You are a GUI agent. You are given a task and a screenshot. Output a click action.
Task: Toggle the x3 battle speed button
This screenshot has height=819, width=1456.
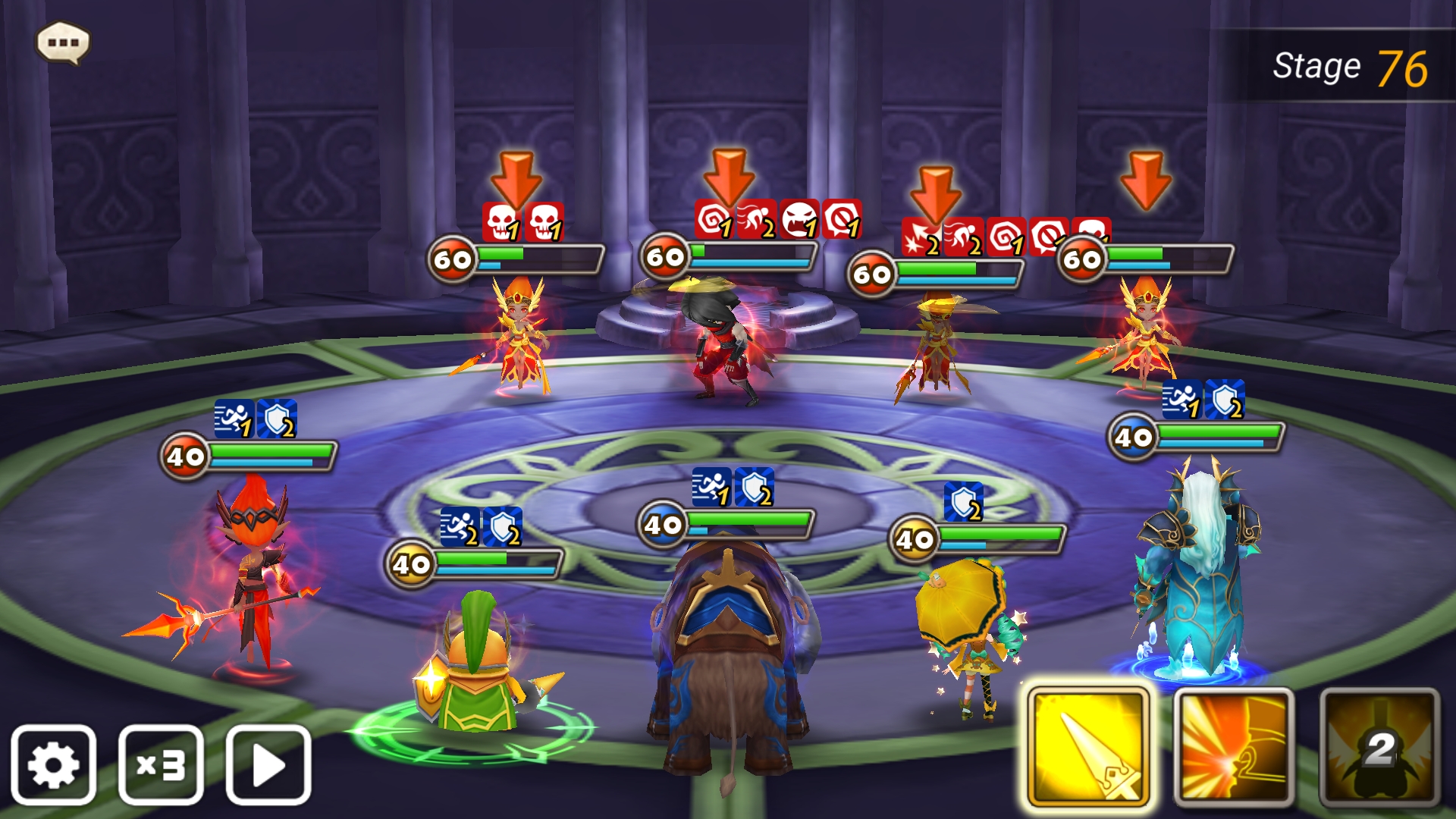tap(161, 764)
